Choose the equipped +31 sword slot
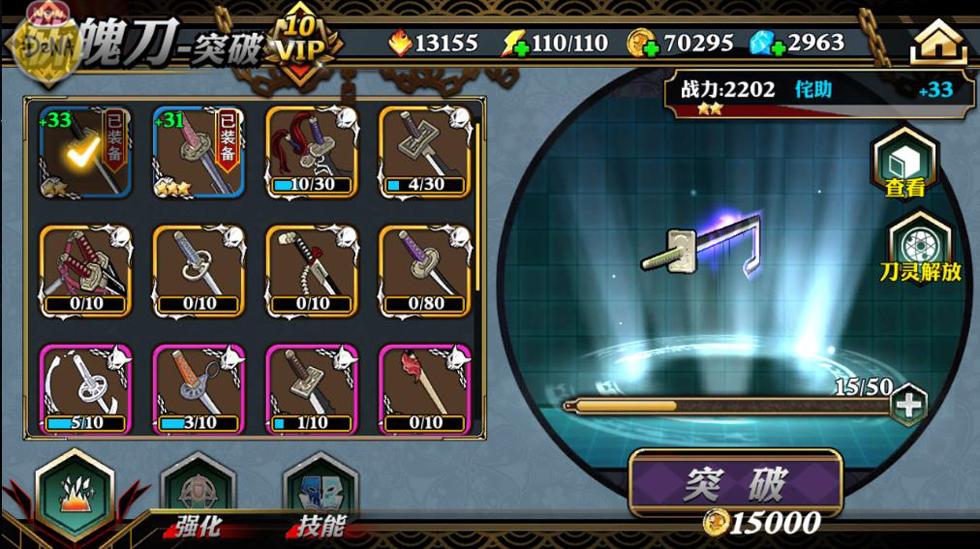The image size is (980, 549). click(x=198, y=152)
